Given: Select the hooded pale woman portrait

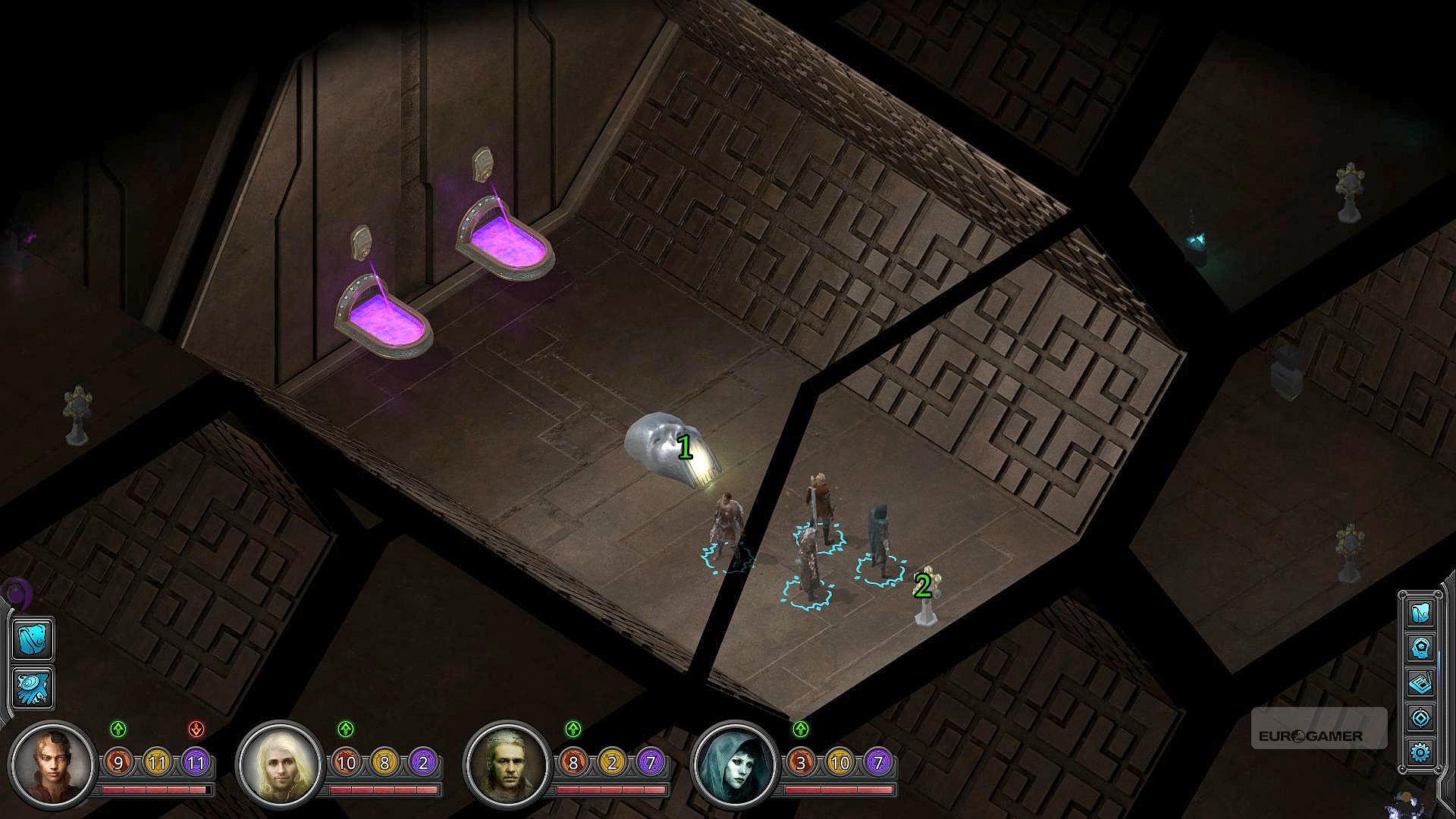Looking at the screenshot, I should (x=735, y=762).
